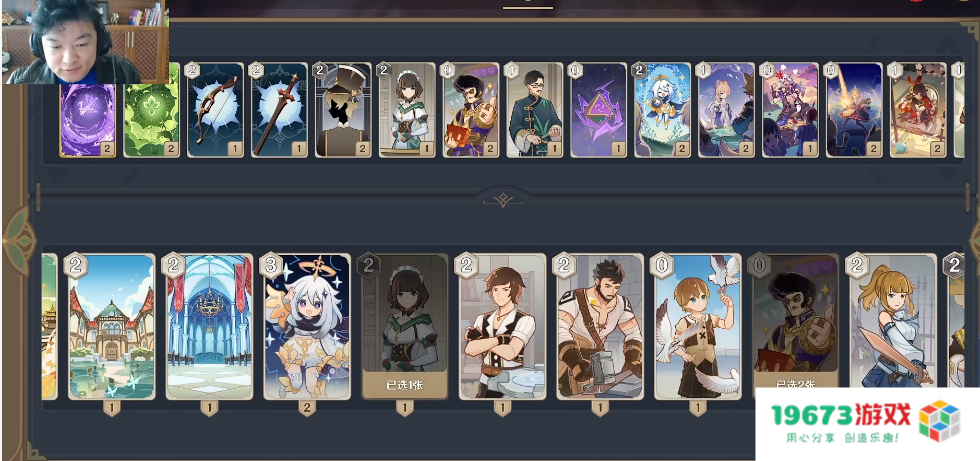Screen dimensions: 980x461
Task: Choose the hat silhouette card in deck
Action: point(343,110)
